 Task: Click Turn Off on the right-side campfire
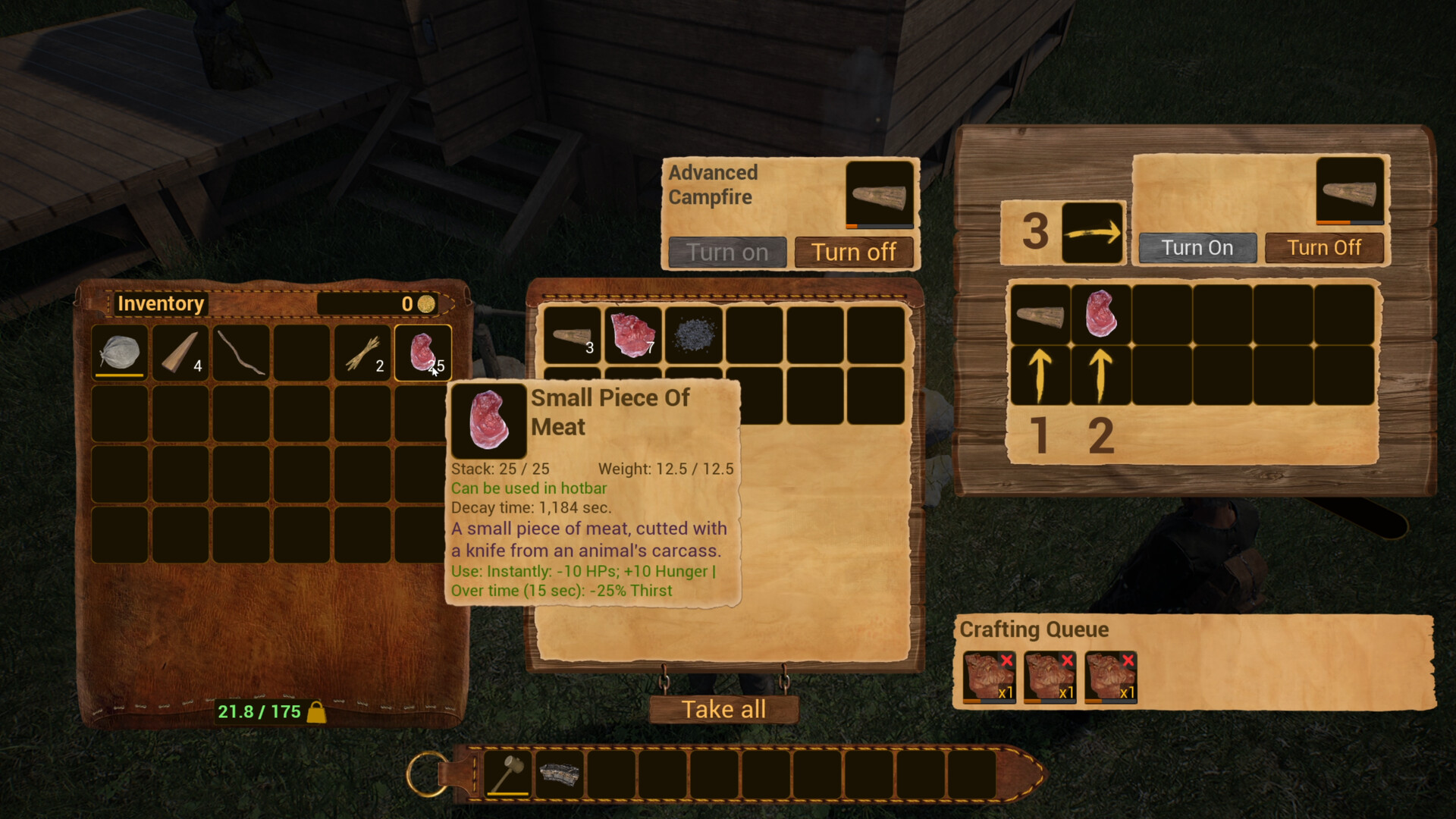click(x=1325, y=247)
